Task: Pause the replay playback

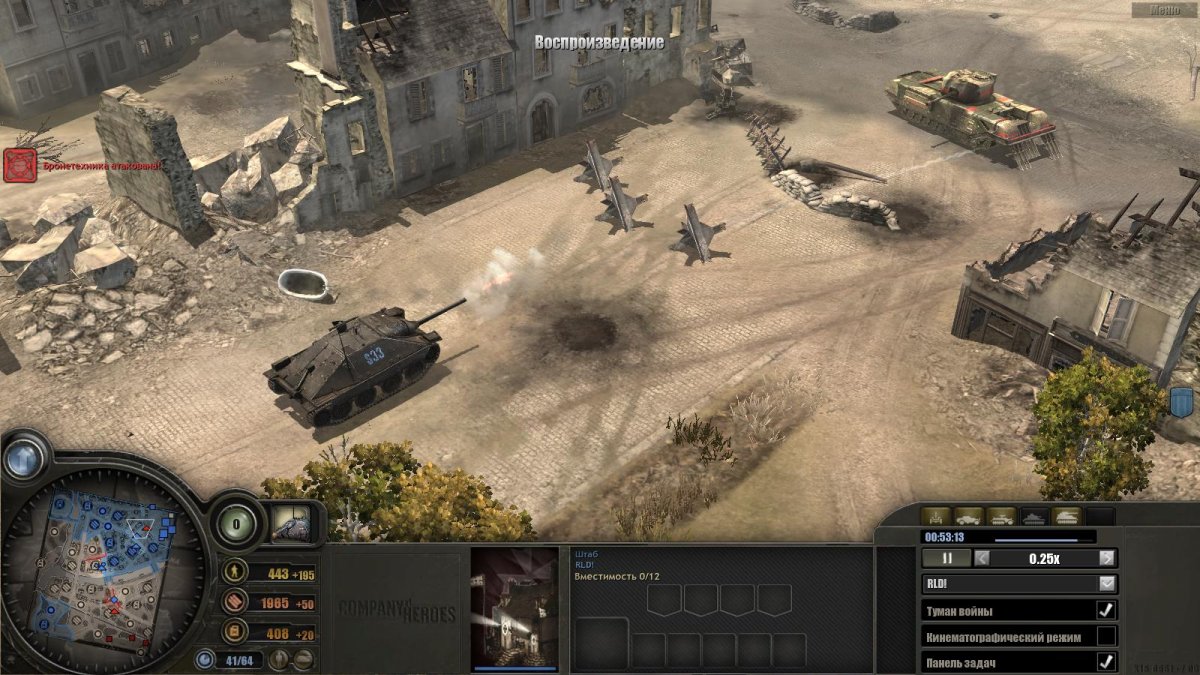Action: pos(945,559)
